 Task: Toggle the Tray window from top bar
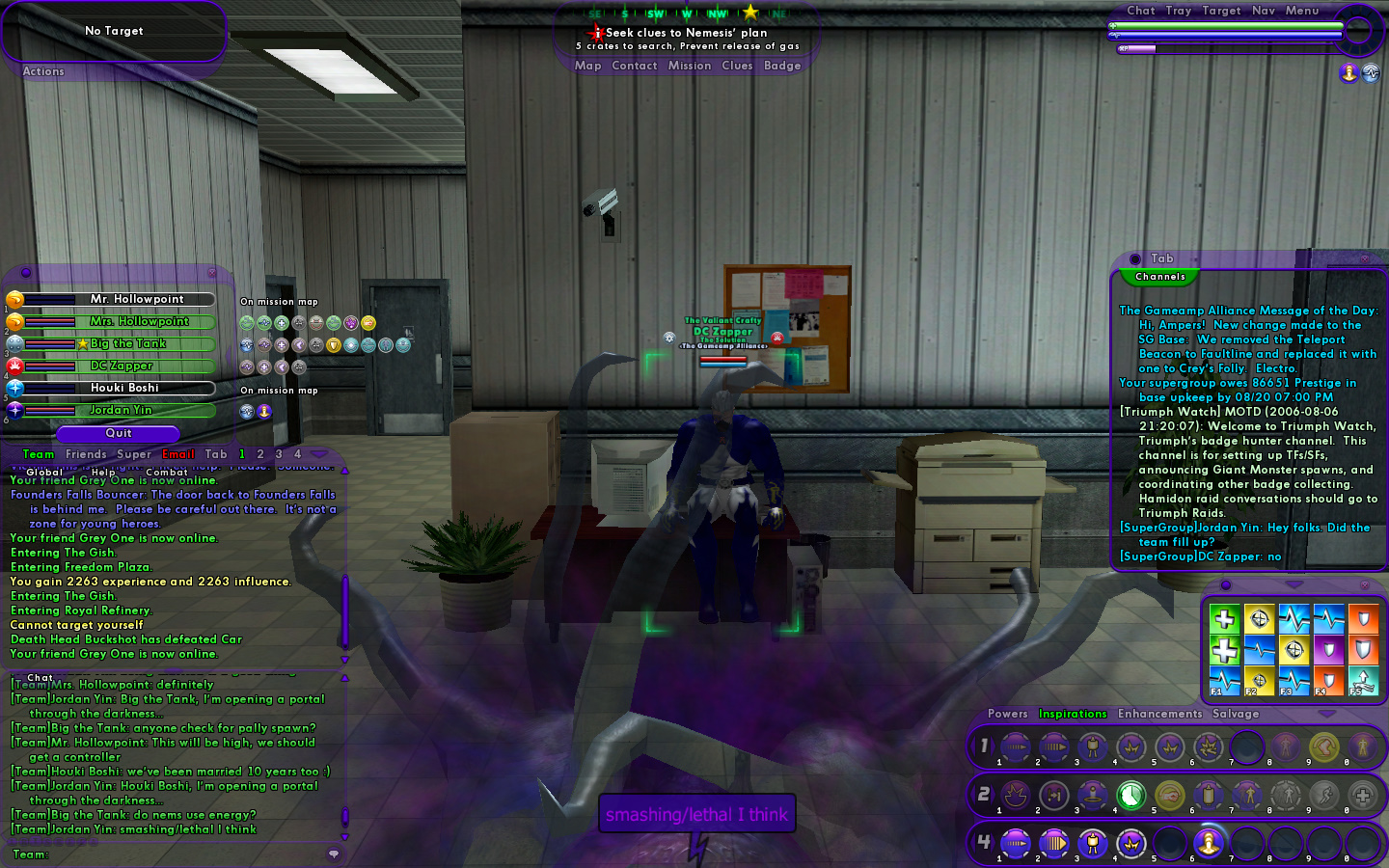(x=1178, y=11)
